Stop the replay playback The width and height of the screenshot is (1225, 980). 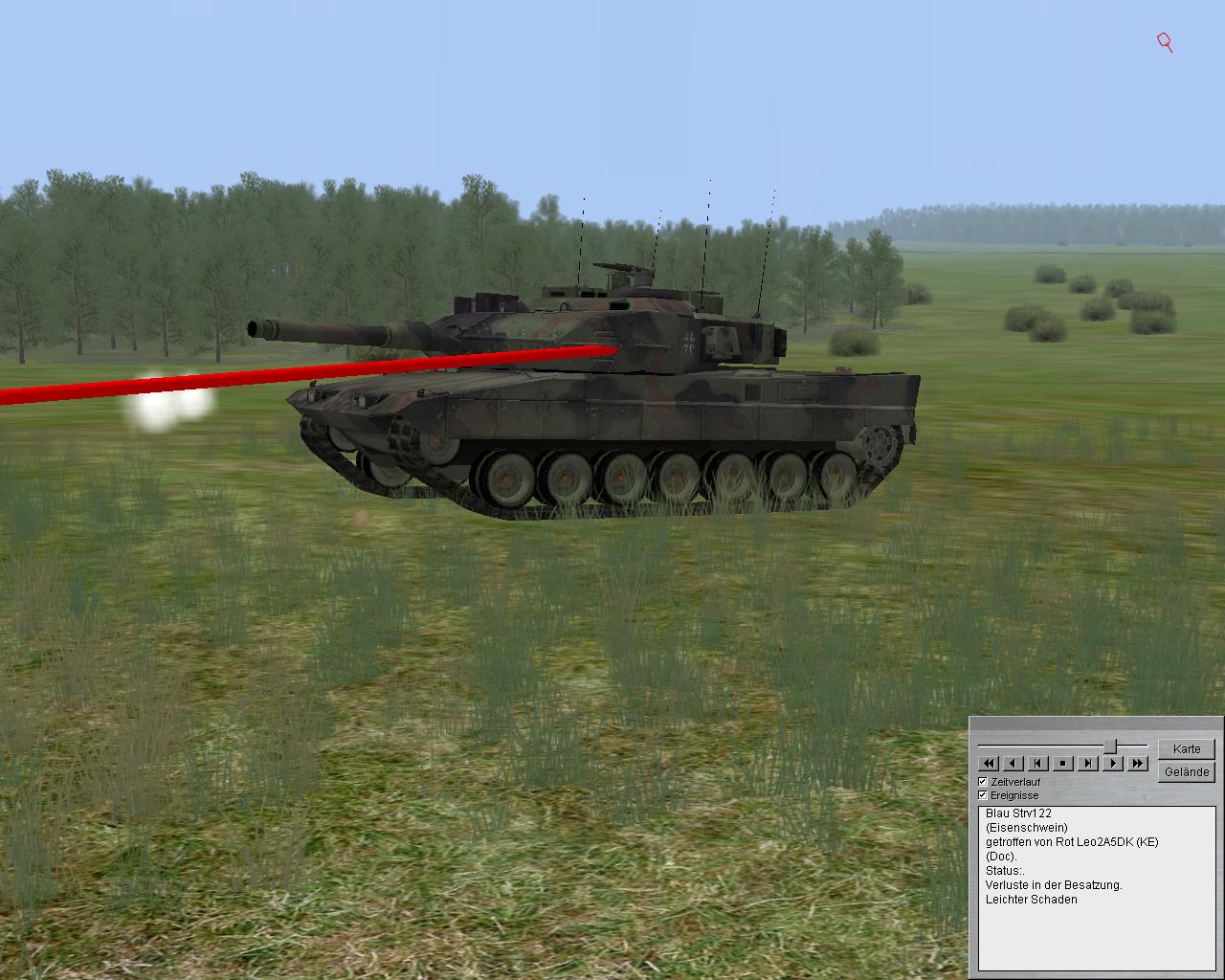click(1063, 764)
